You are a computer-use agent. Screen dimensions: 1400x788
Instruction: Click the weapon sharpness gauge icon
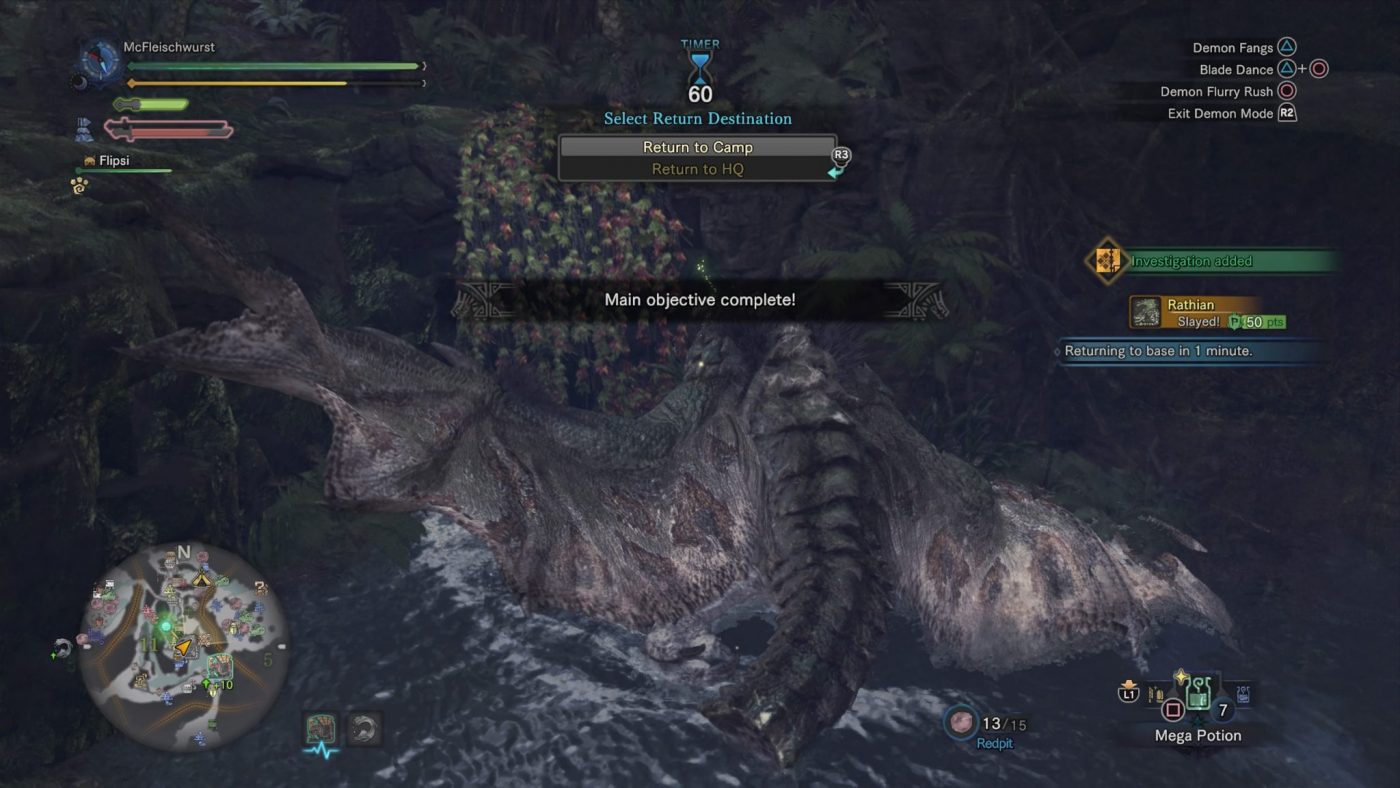point(170,129)
